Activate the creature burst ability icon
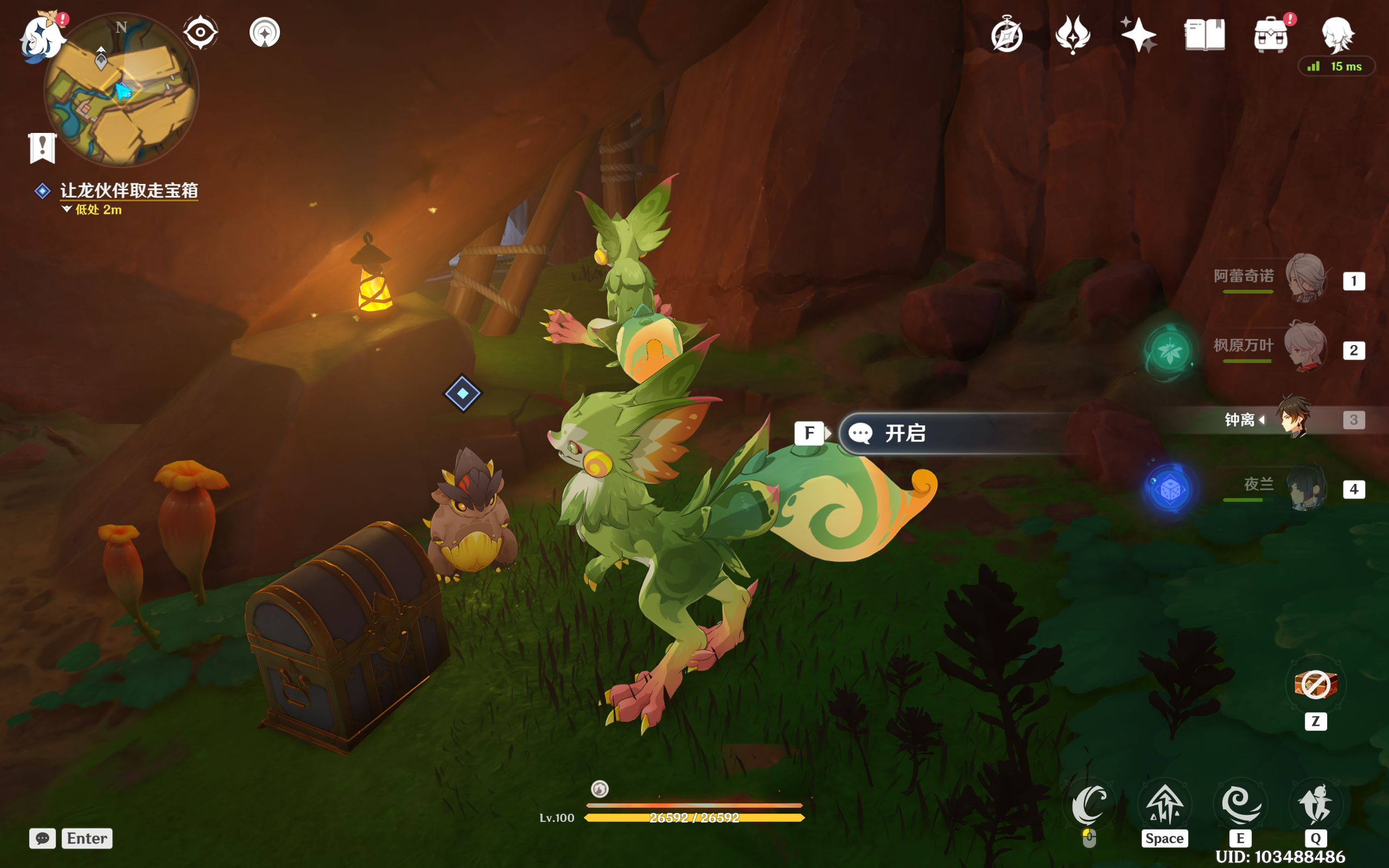This screenshot has width=1389, height=868. pos(1316,805)
